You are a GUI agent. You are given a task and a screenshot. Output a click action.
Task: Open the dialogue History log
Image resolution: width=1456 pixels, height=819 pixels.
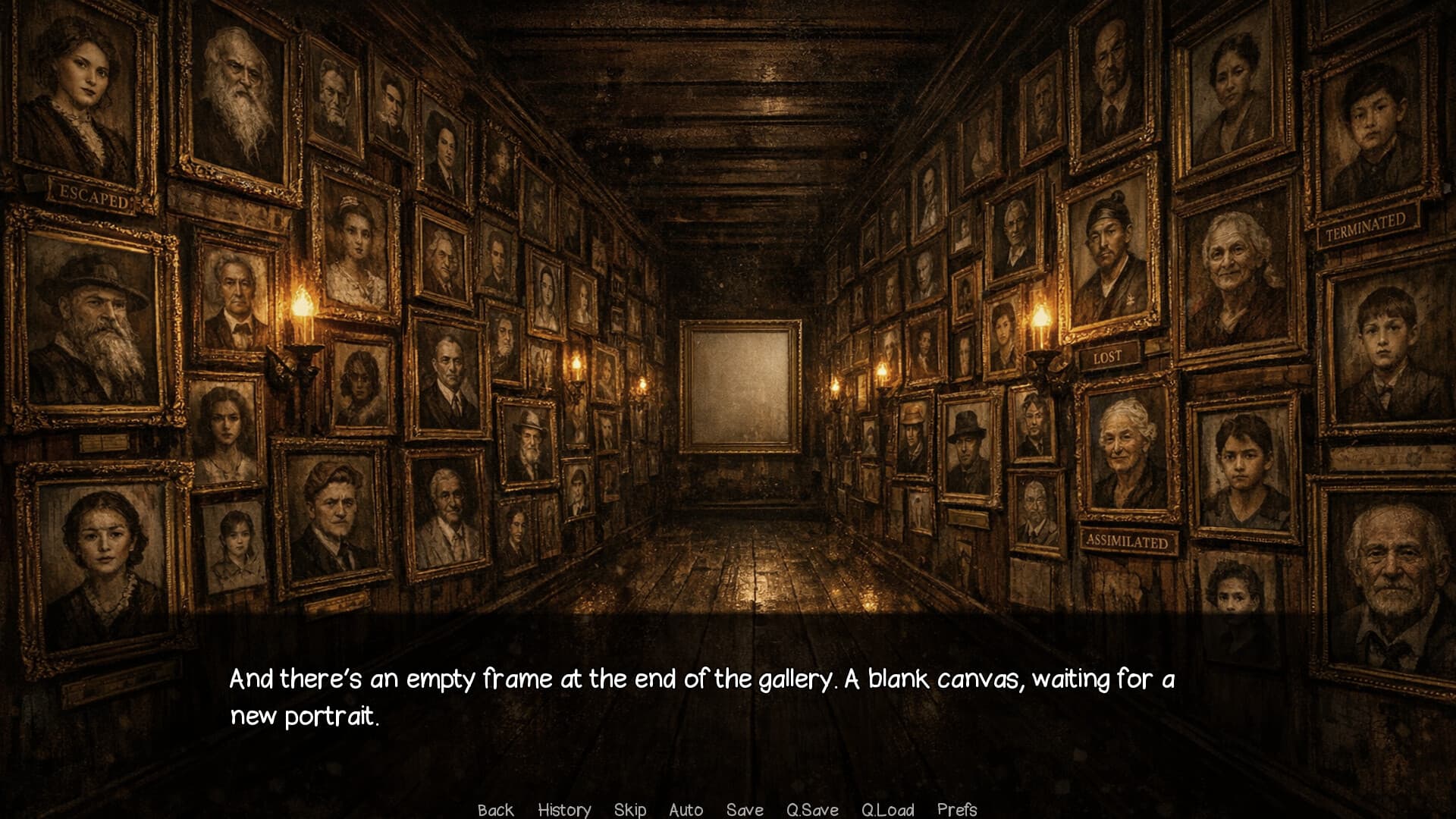tap(564, 810)
